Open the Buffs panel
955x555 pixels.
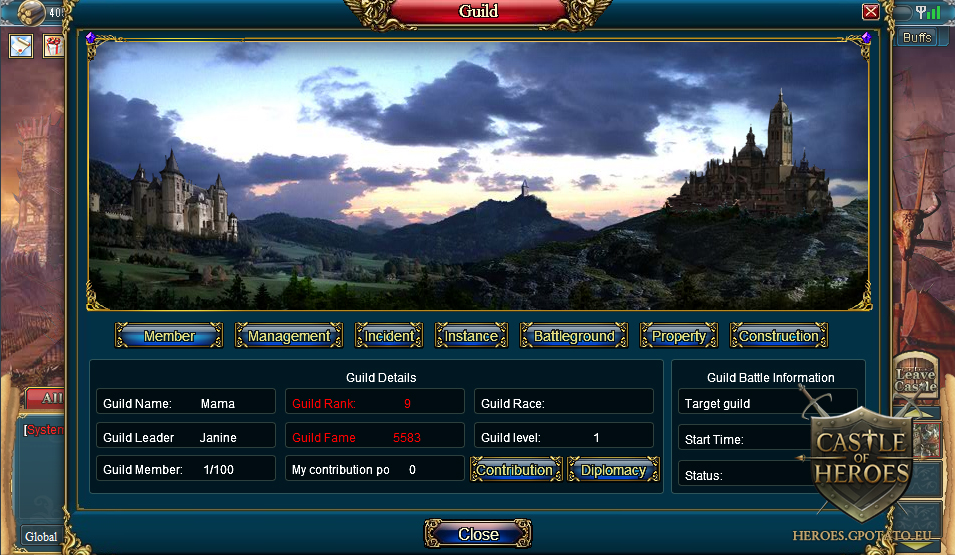coord(916,38)
